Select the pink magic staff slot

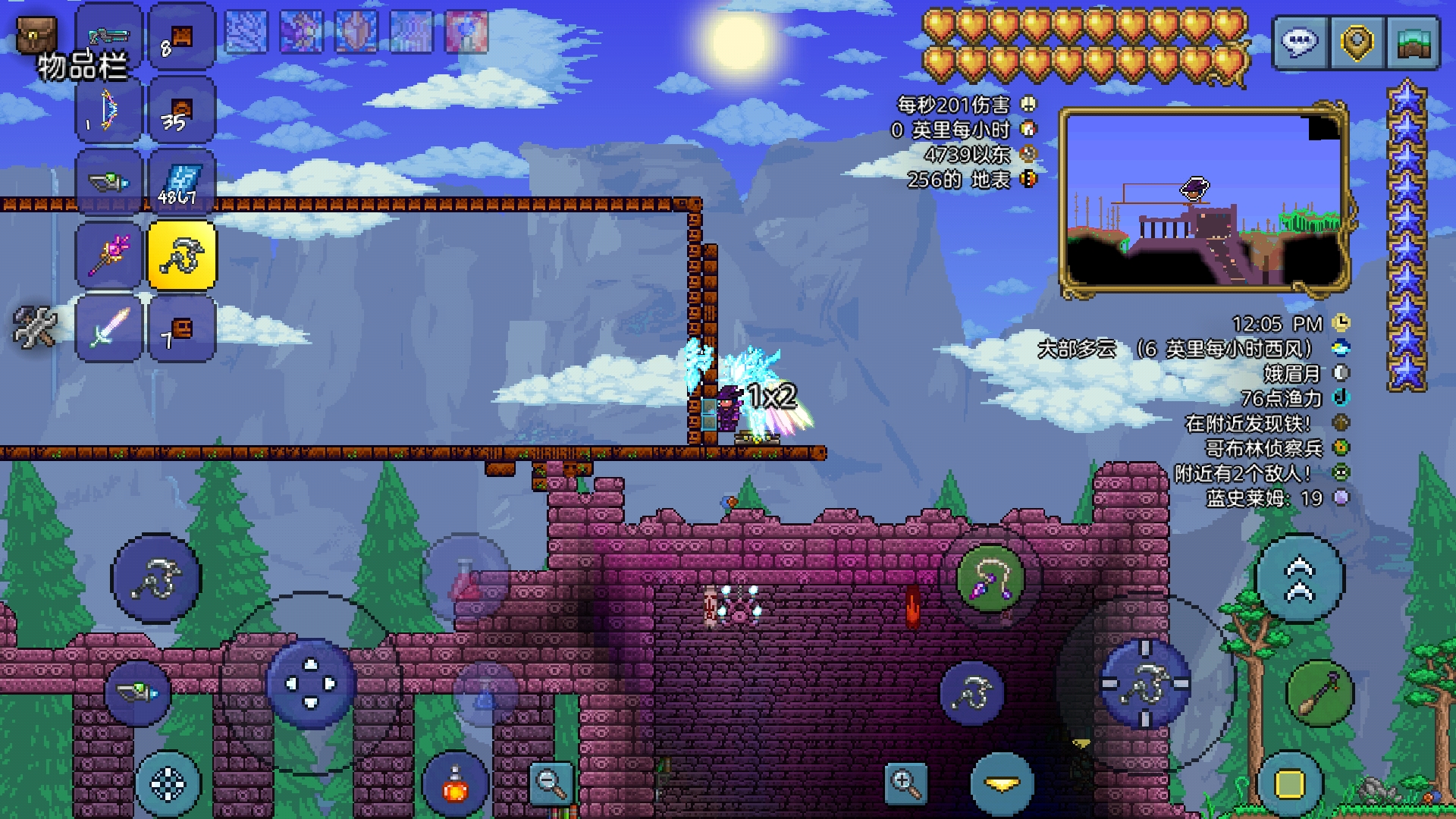108,256
